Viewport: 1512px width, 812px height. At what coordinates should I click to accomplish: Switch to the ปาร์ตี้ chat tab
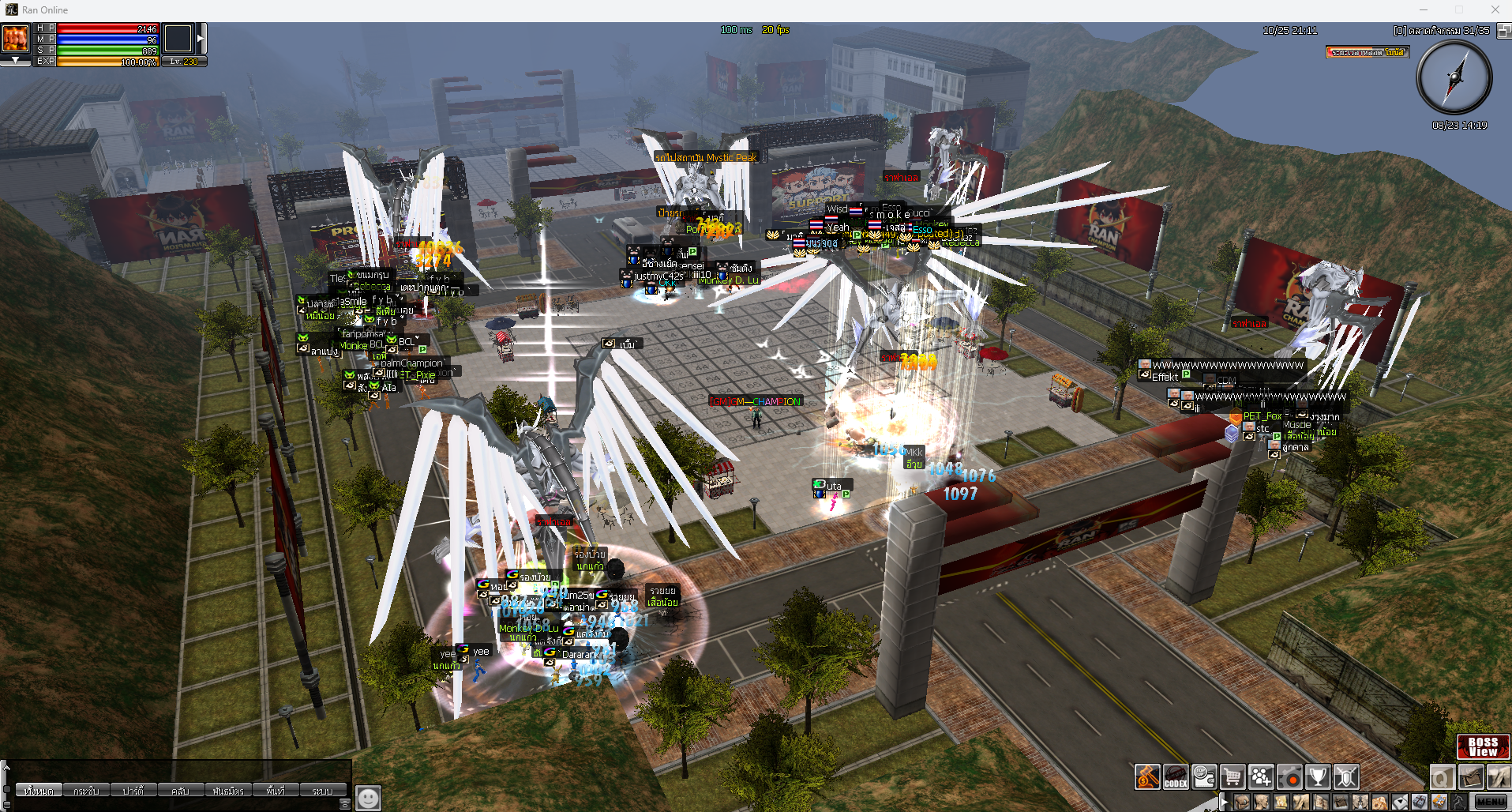coord(133,791)
